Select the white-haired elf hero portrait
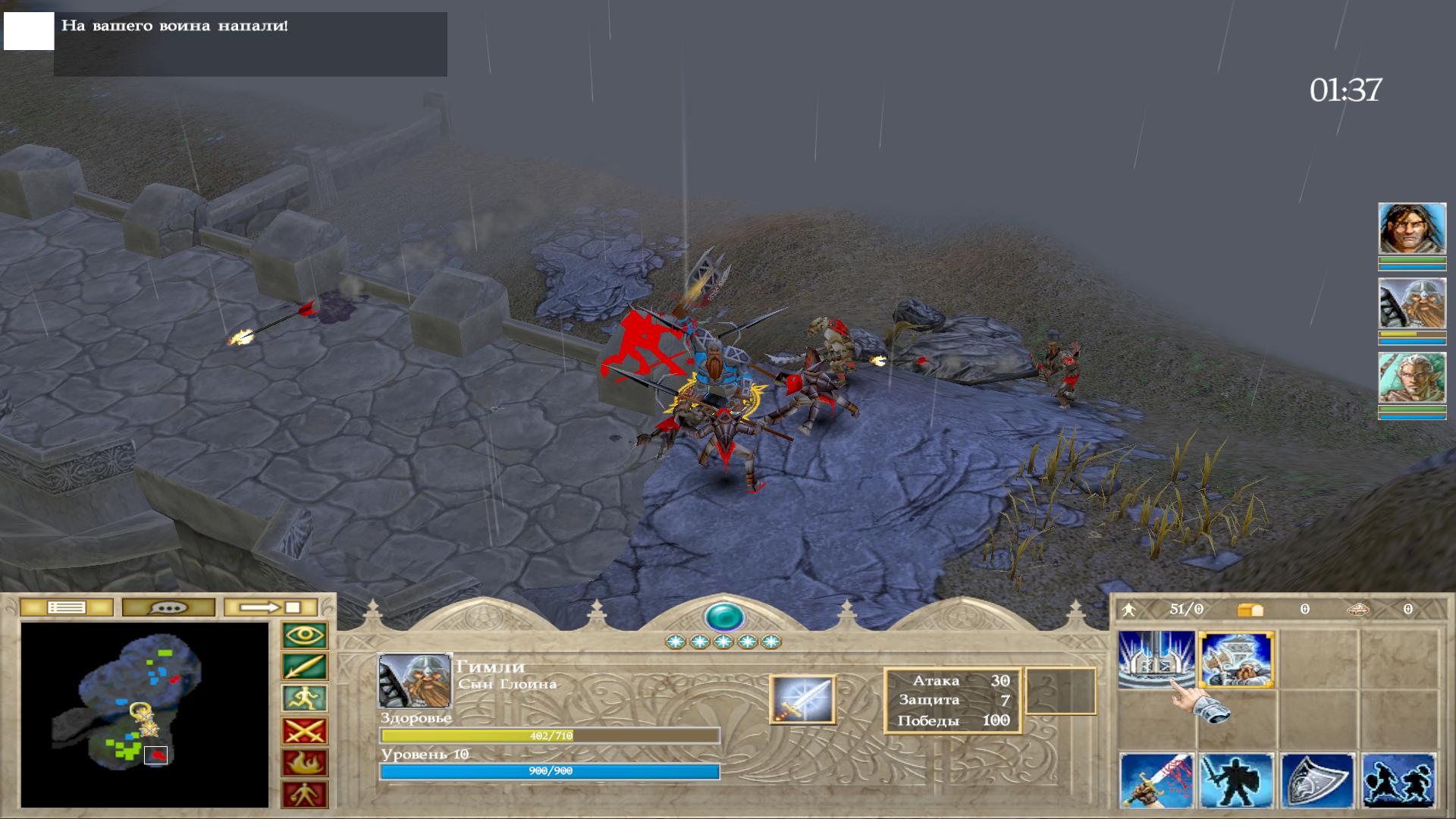Screen dimensions: 1456x819 [1412, 378]
